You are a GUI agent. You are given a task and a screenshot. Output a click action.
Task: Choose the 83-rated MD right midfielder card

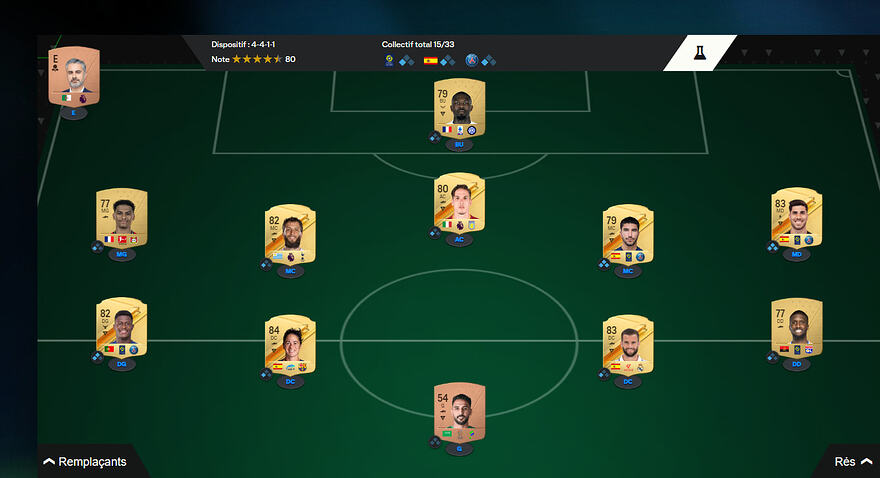797,218
